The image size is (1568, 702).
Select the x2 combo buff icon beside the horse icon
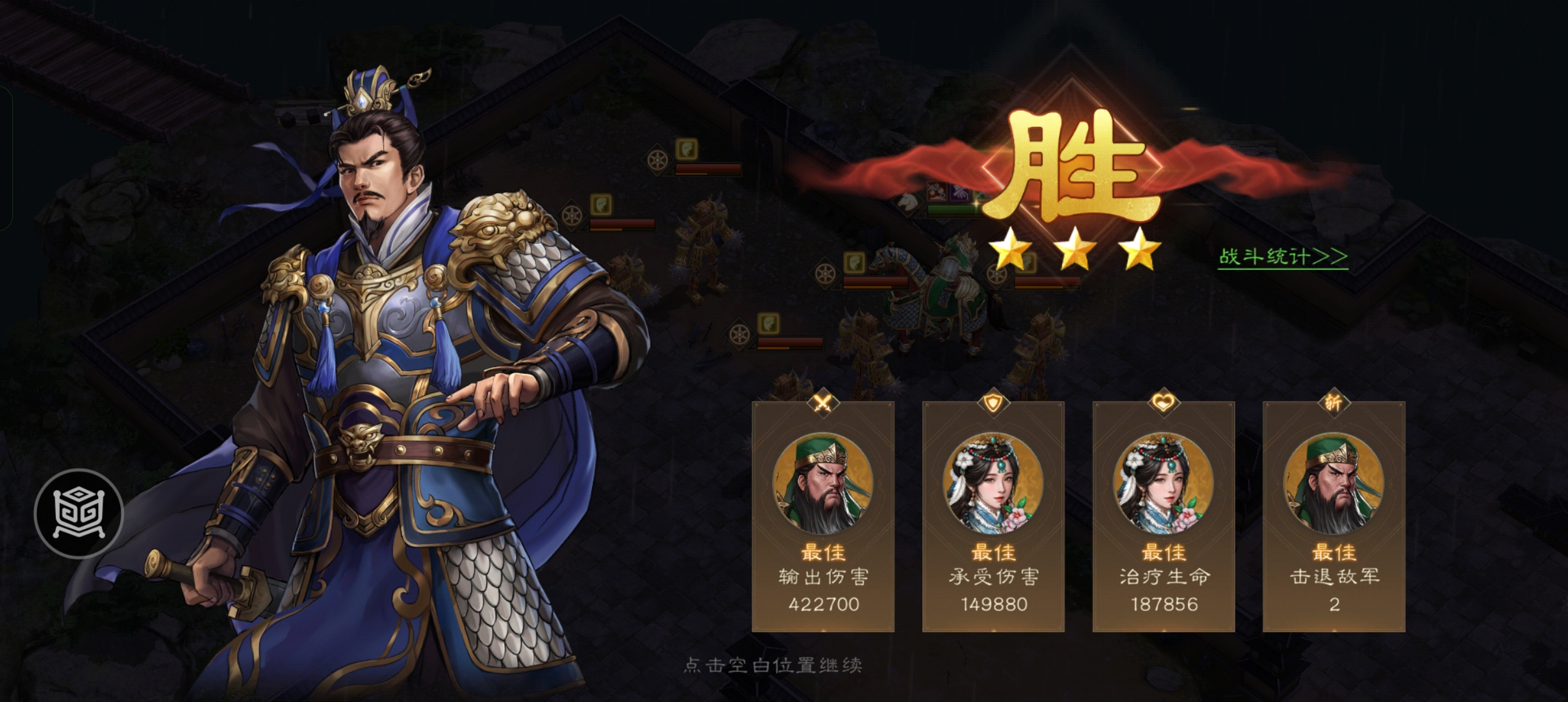click(x=938, y=192)
